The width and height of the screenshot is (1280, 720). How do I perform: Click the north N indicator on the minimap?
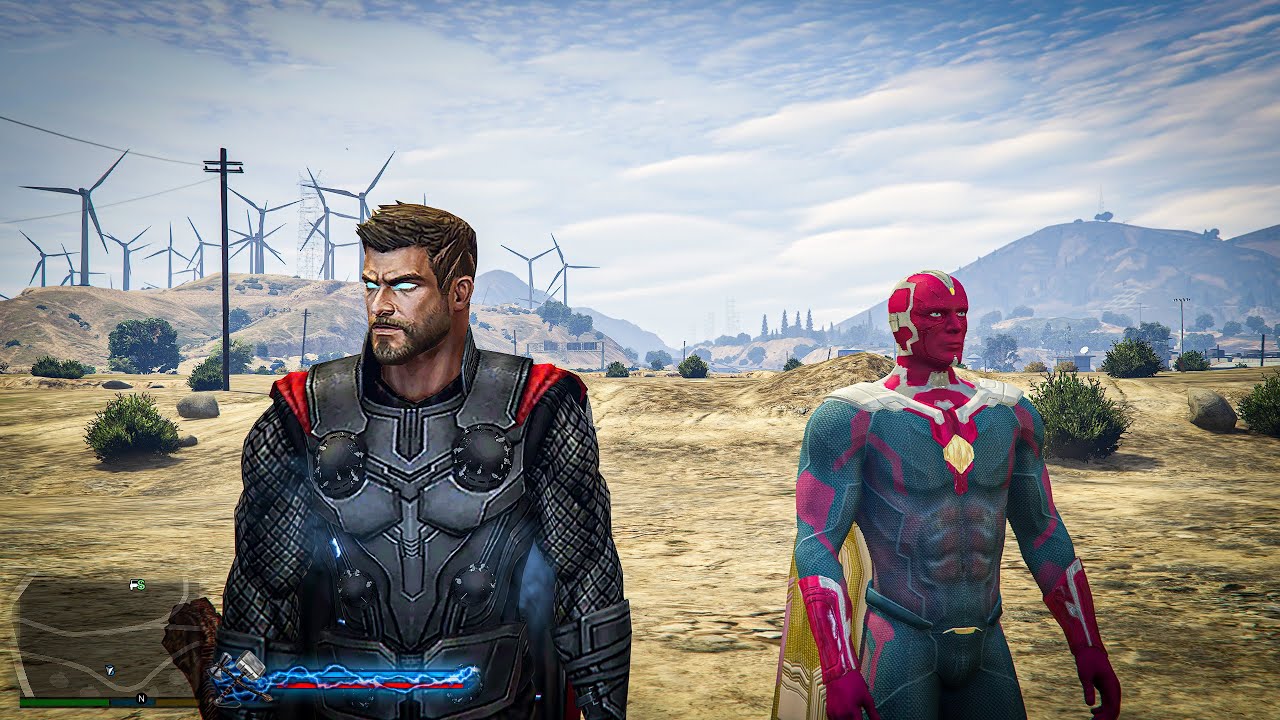point(141,697)
